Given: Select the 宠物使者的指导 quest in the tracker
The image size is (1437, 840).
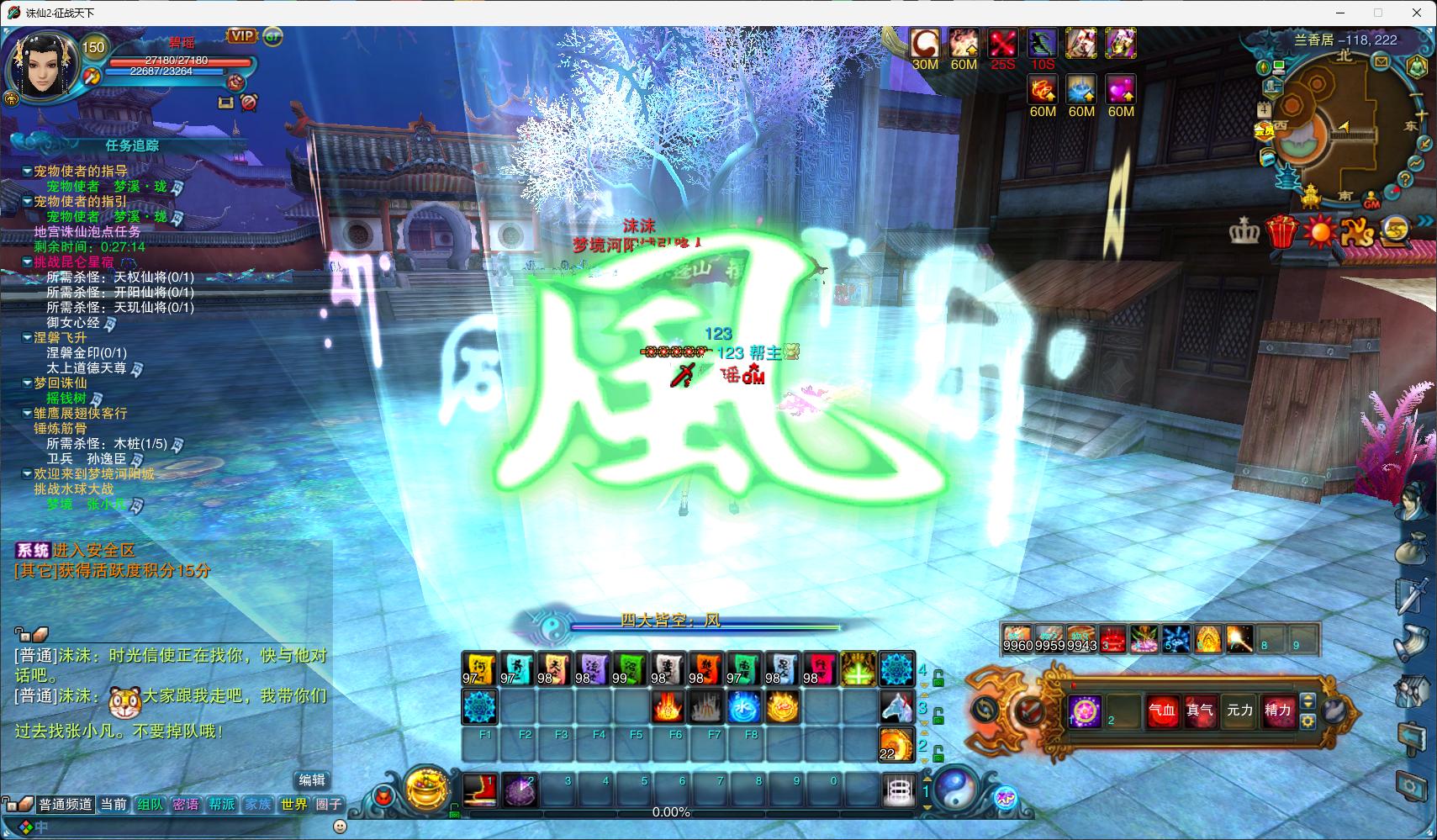Looking at the screenshot, I should tap(80, 172).
